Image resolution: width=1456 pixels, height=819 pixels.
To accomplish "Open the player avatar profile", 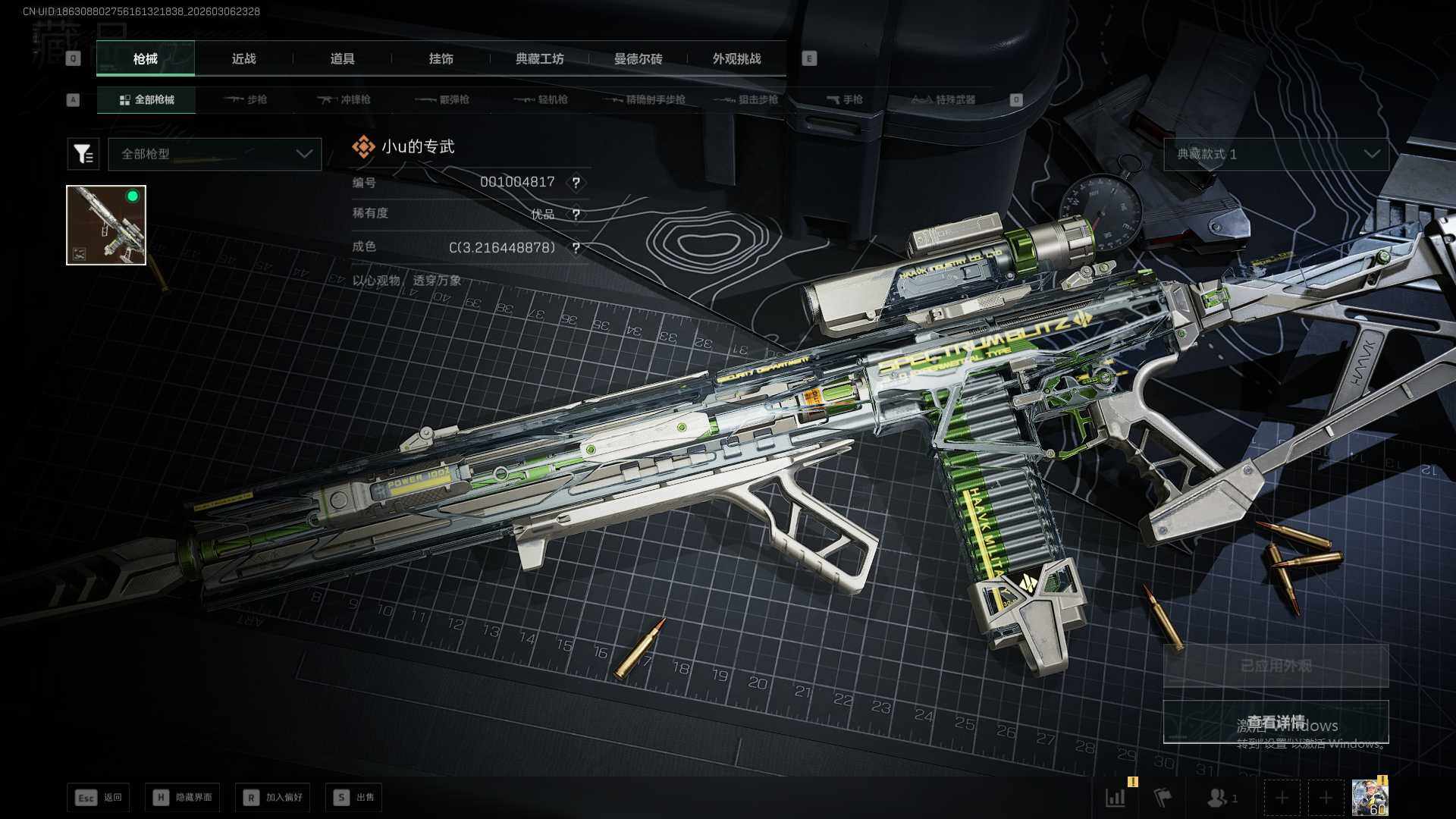I will point(1370,797).
